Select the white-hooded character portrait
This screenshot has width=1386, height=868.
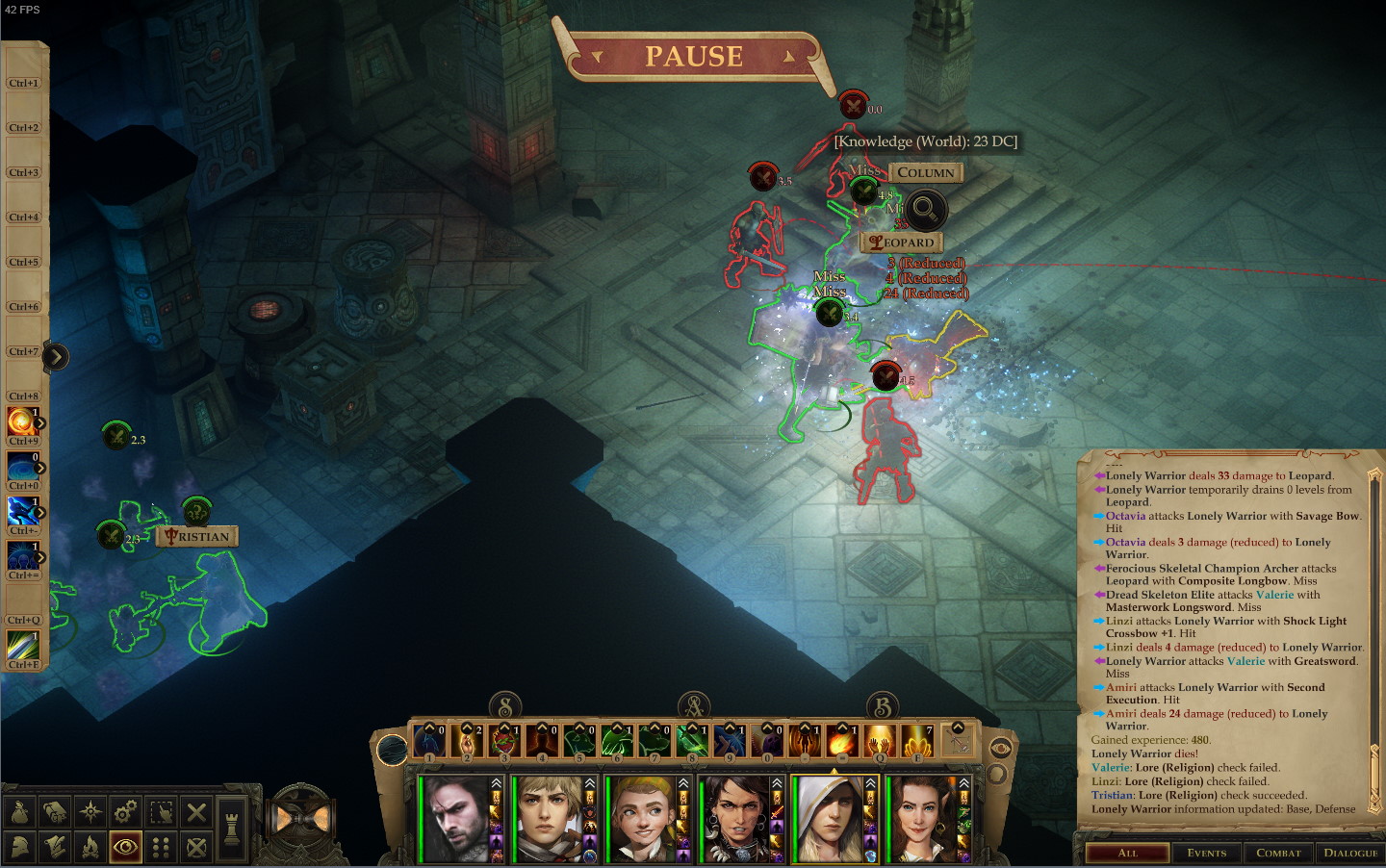click(828, 818)
